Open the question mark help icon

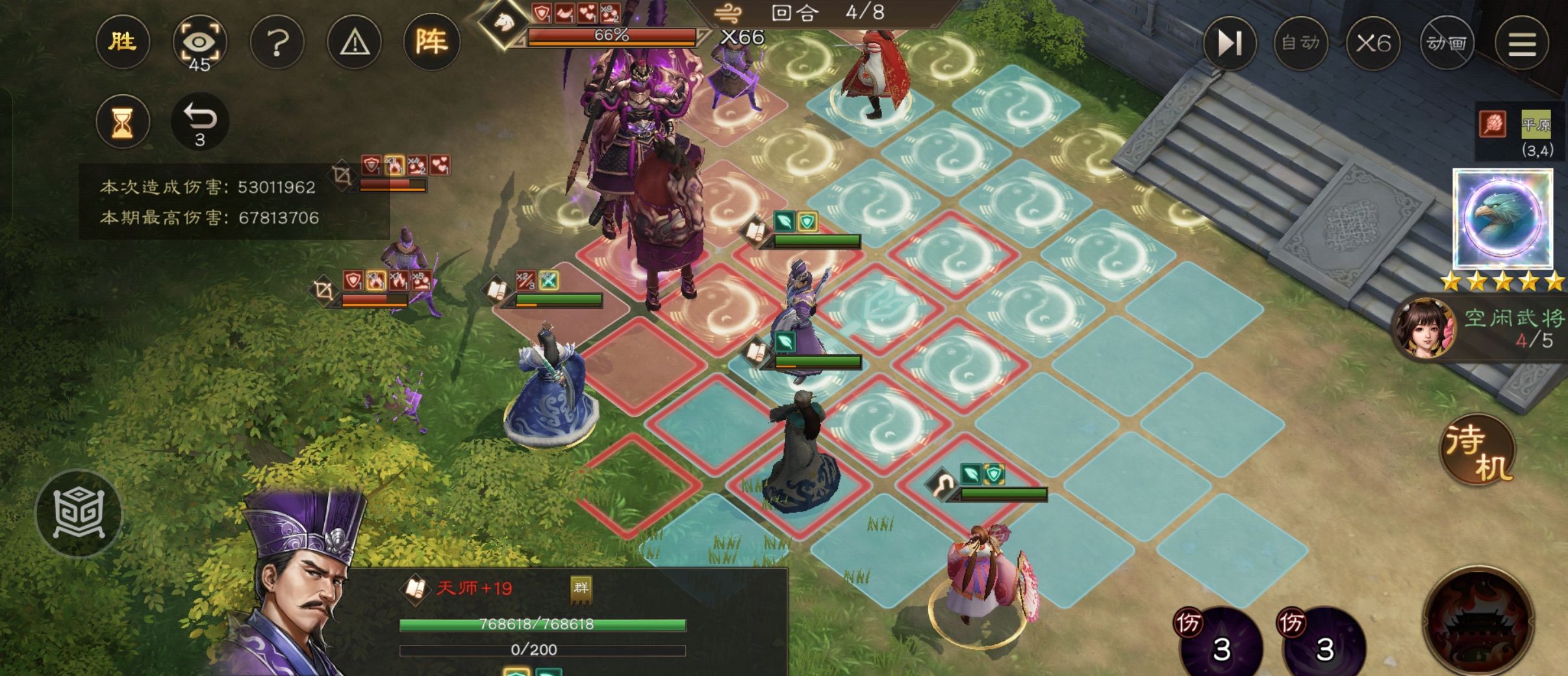(278, 42)
